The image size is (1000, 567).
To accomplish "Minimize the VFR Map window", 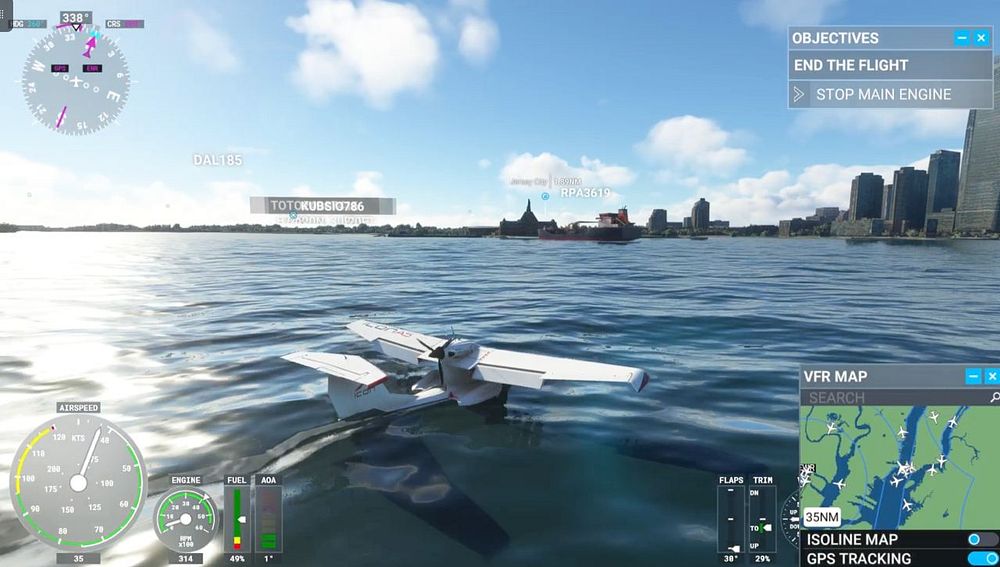I will tap(973, 376).
